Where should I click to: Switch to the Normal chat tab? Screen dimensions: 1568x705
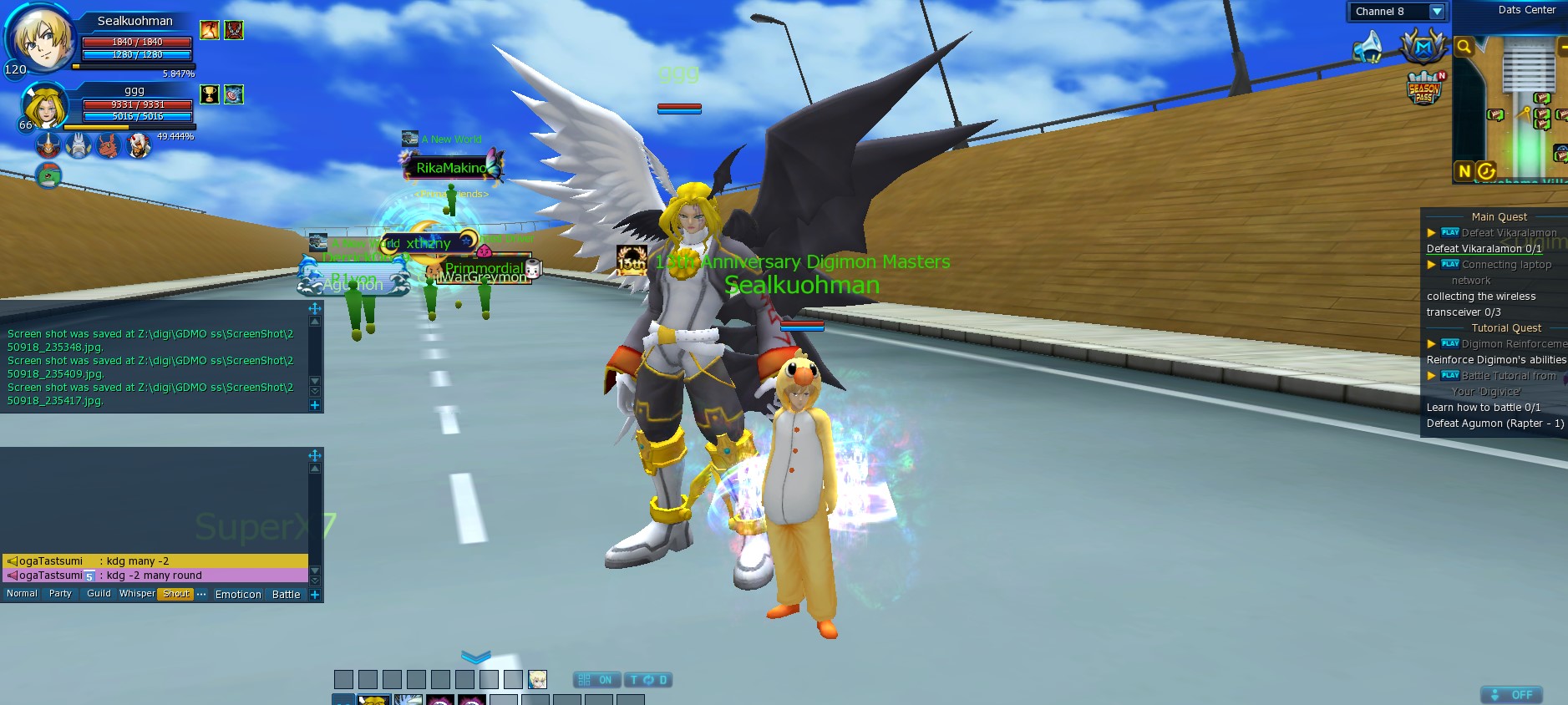click(x=22, y=594)
